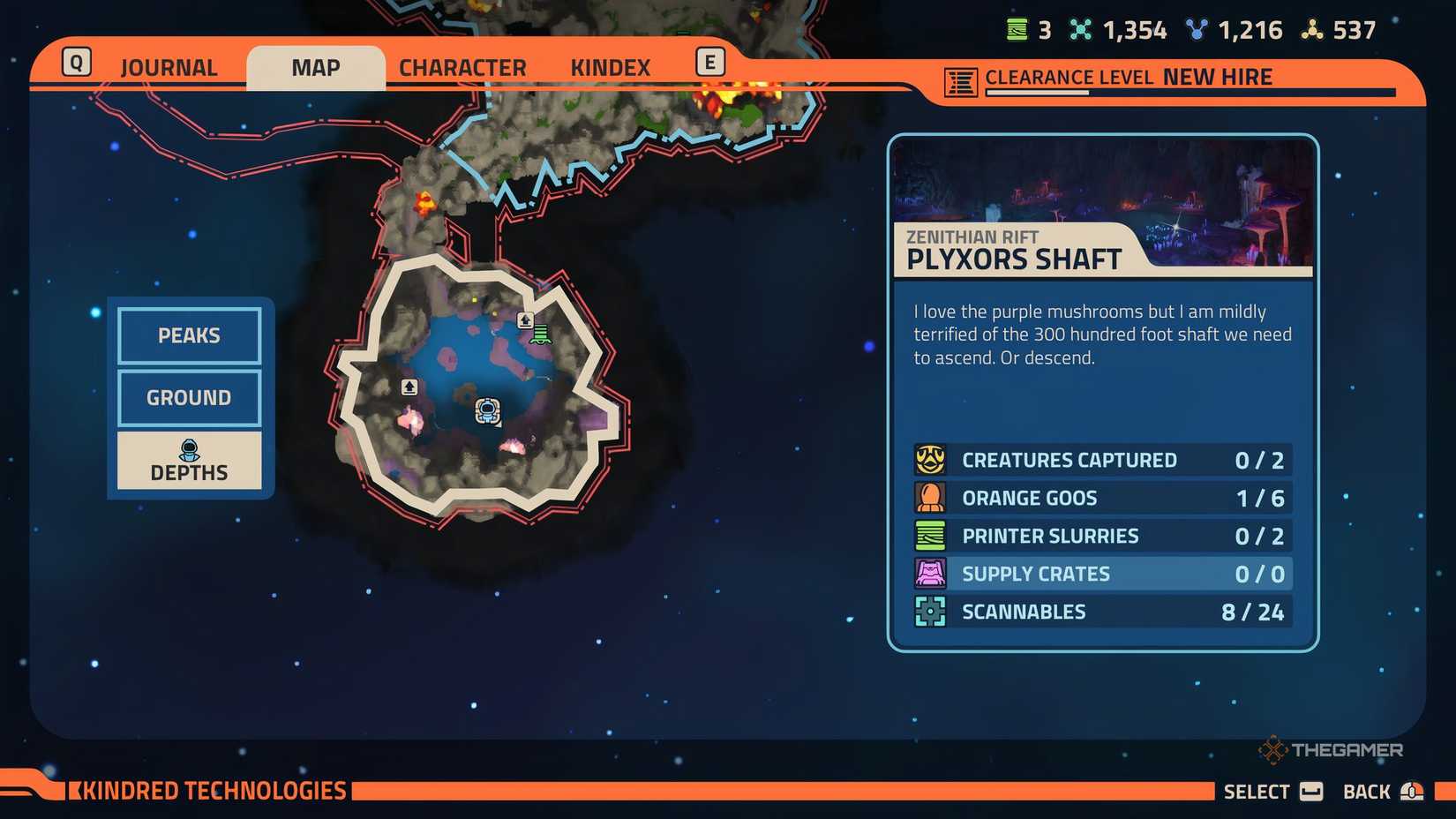Switch the map view to Ground
Screen dimensions: 1456x819
188,397
